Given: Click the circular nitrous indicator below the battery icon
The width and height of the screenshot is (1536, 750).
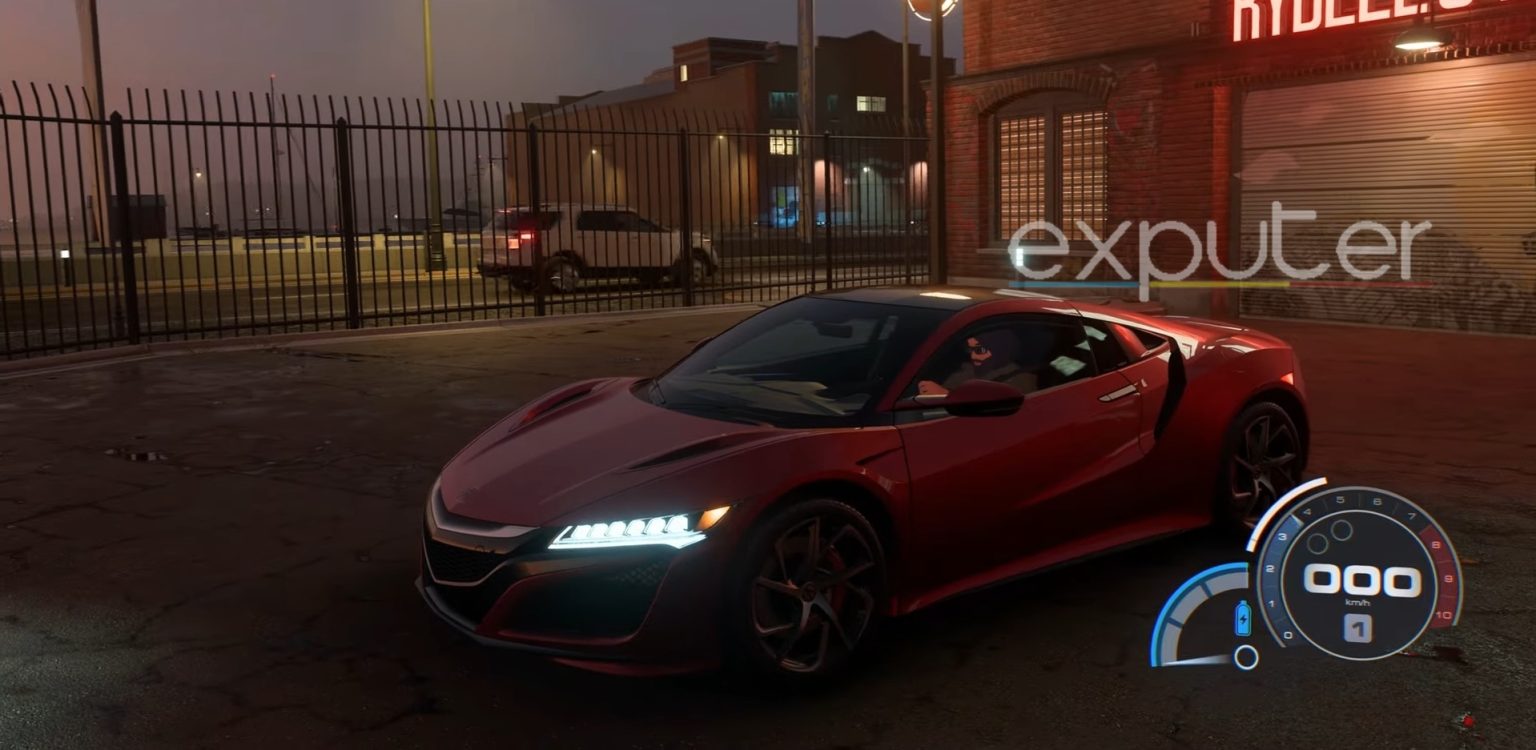Looking at the screenshot, I should 1246,656.
